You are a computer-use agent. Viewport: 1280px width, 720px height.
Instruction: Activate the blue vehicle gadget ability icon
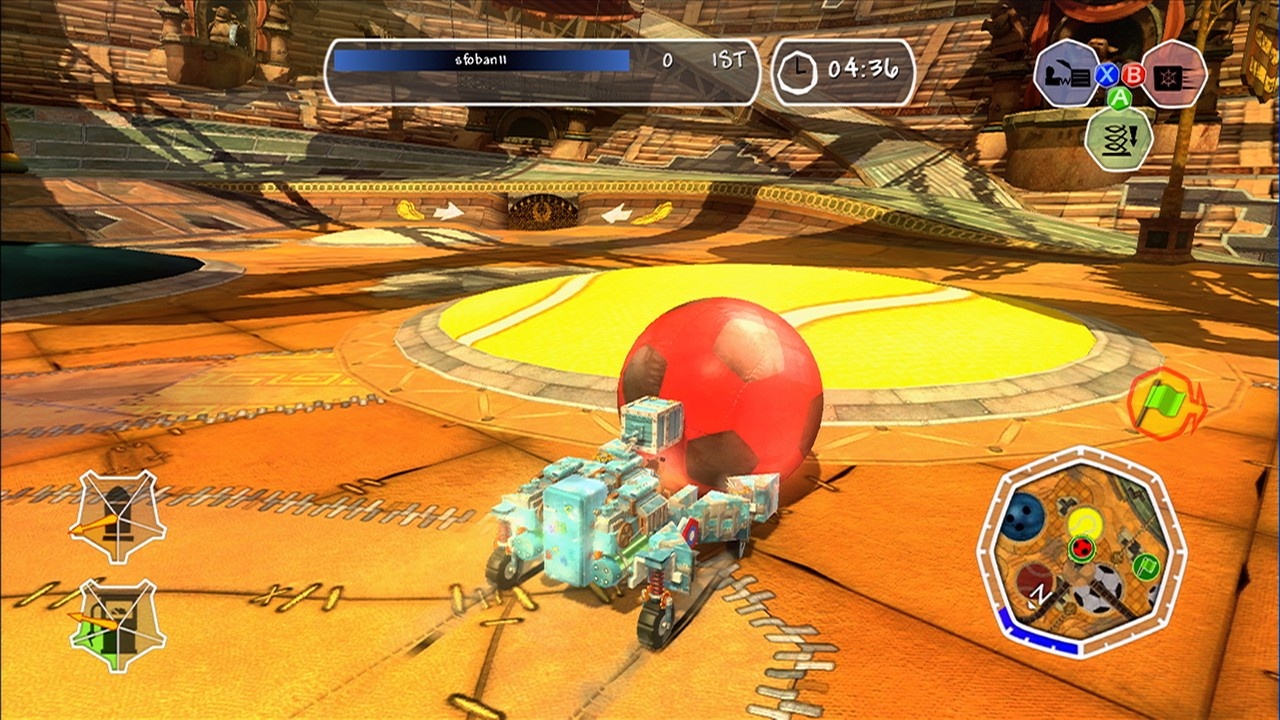point(1066,73)
